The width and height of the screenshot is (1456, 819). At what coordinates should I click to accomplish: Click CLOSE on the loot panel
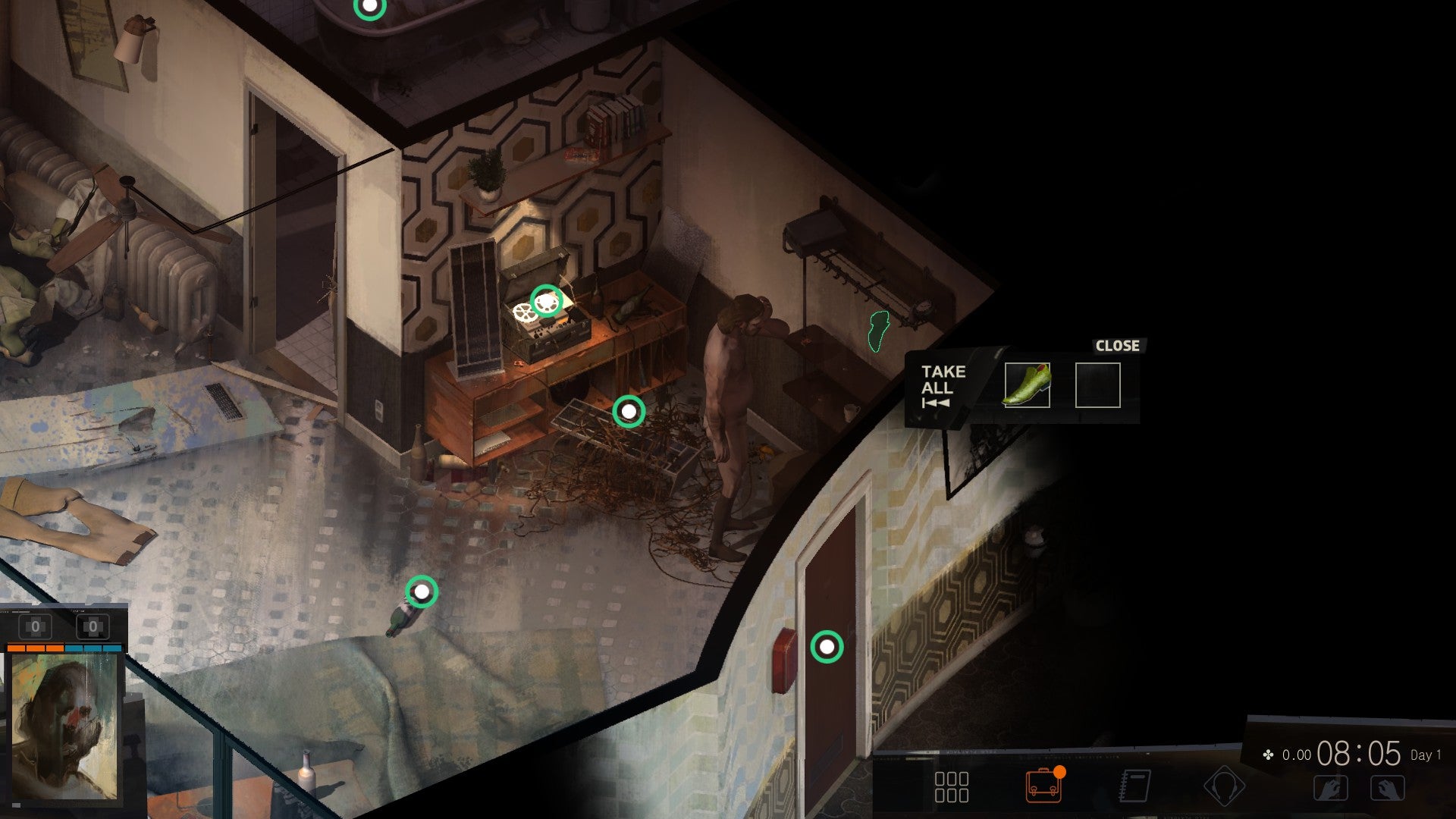tap(1117, 346)
